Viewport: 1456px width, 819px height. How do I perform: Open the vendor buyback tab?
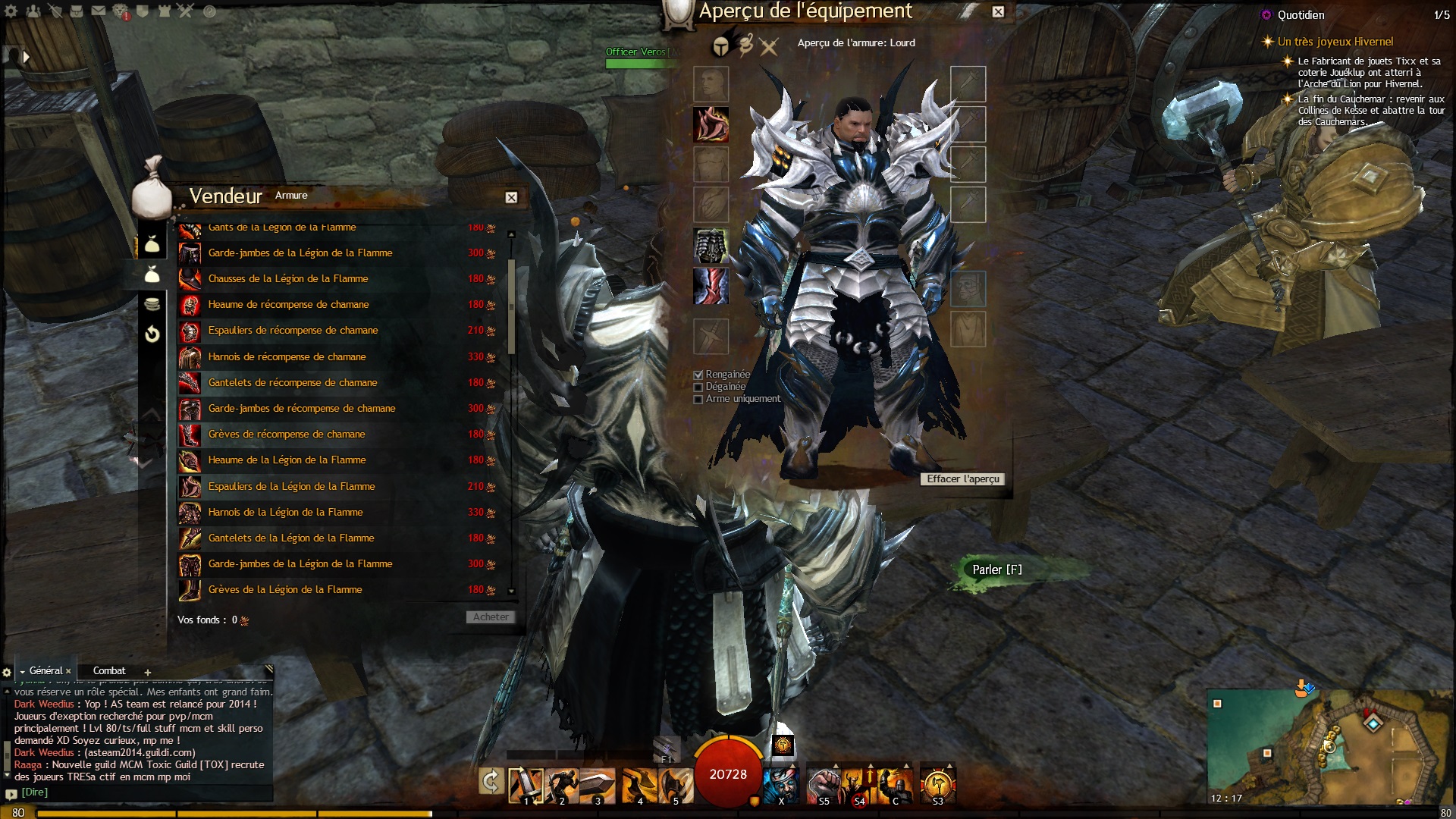pyautogui.click(x=152, y=334)
